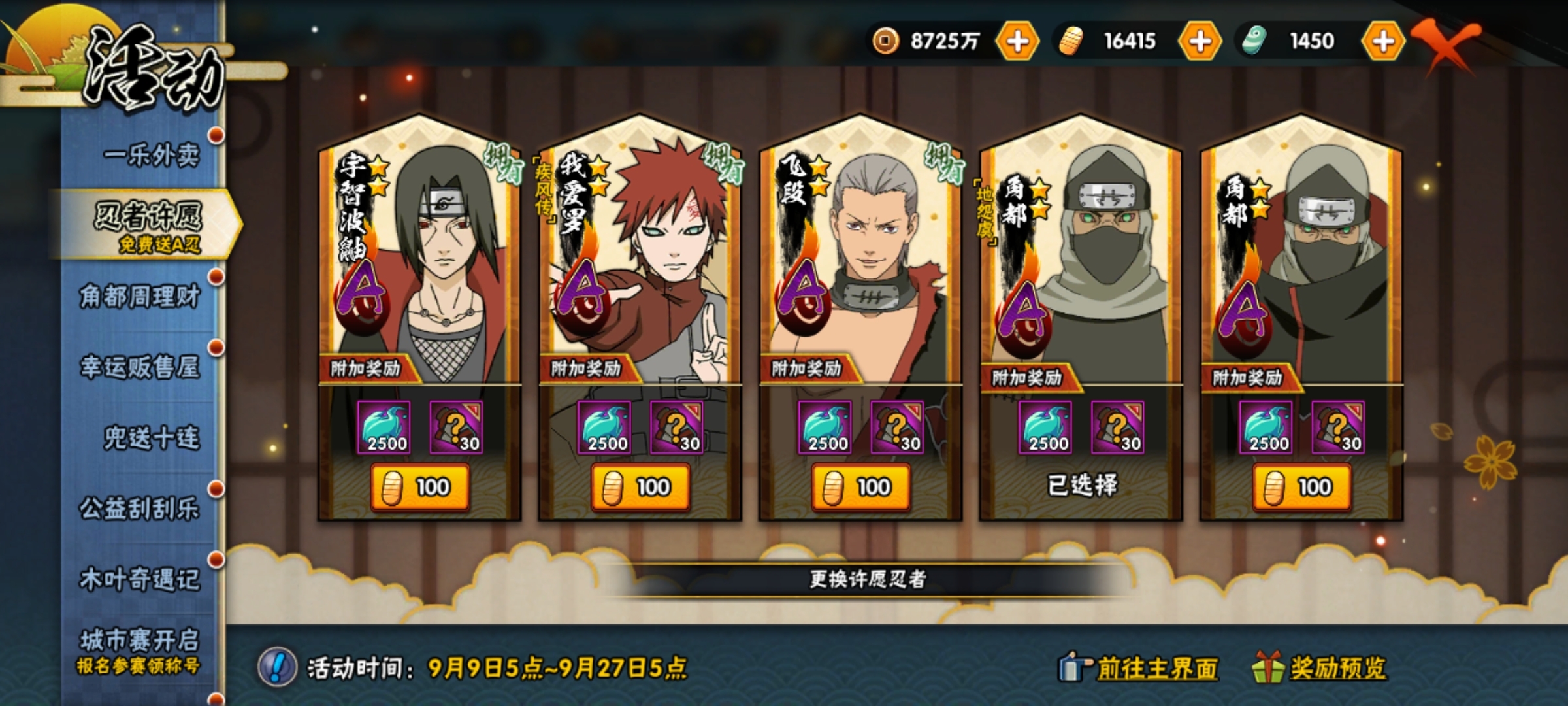The width and height of the screenshot is (1568, 706).
Task: Tap the plus beside the 1450 green currency
Action: pos(1382,41)
